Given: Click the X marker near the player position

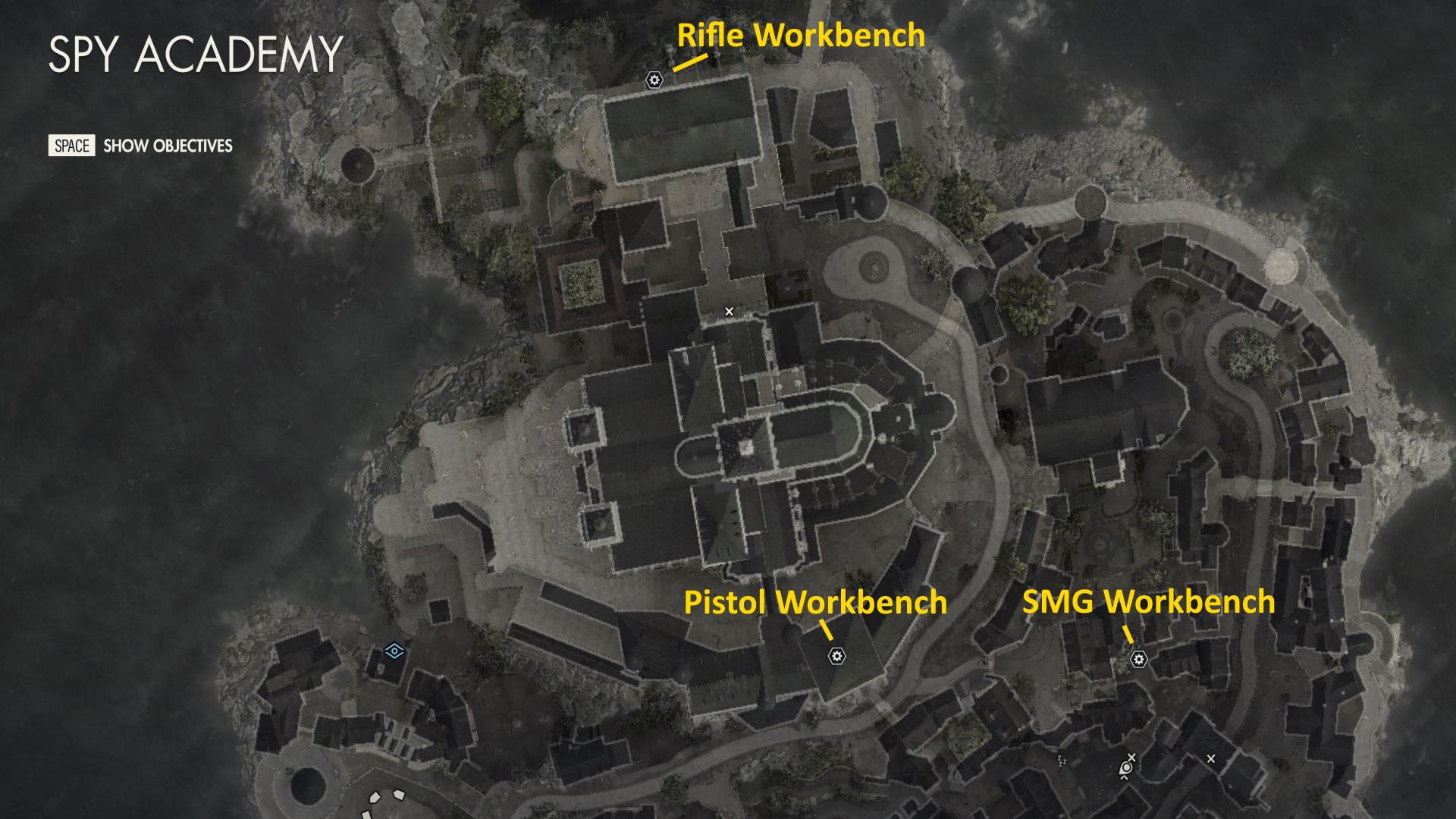Looking at the screenshot, I should [x=1131, y=757].
